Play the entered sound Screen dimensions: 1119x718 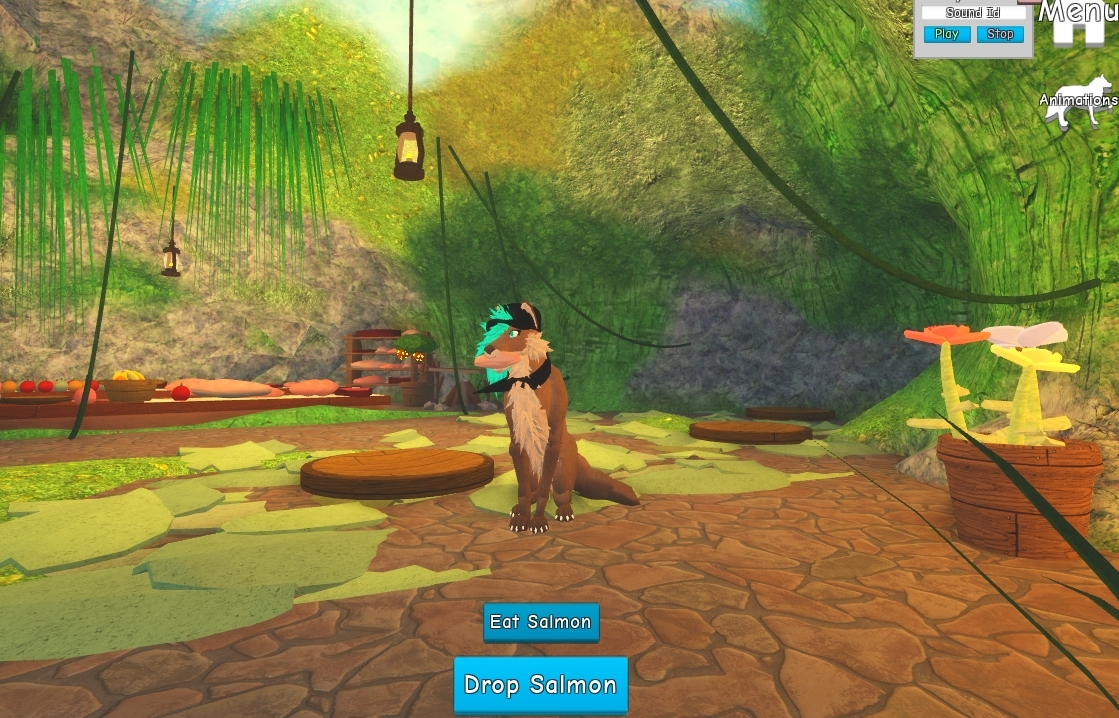tap(946, 34)
